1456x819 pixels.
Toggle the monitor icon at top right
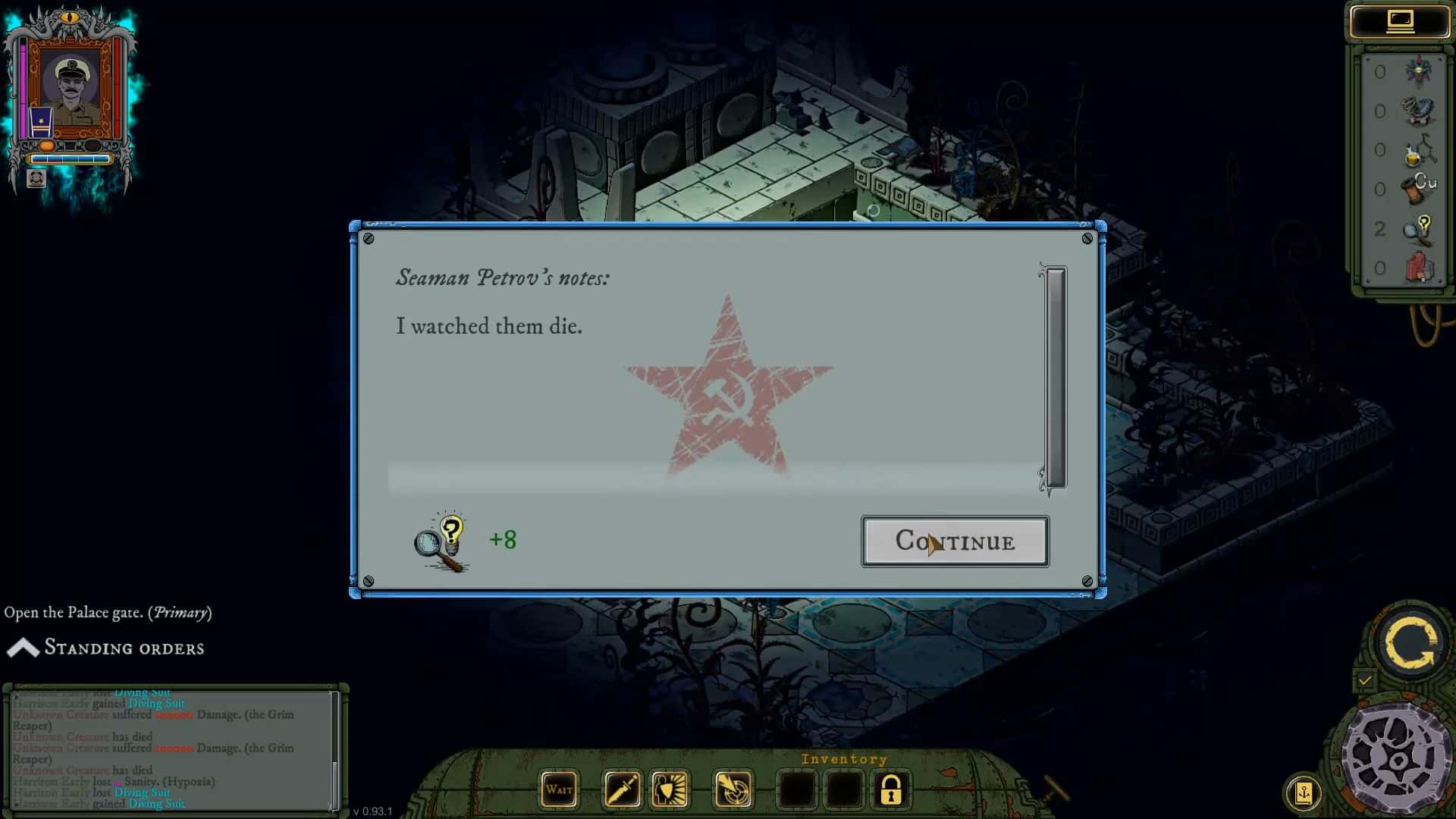1400,20
